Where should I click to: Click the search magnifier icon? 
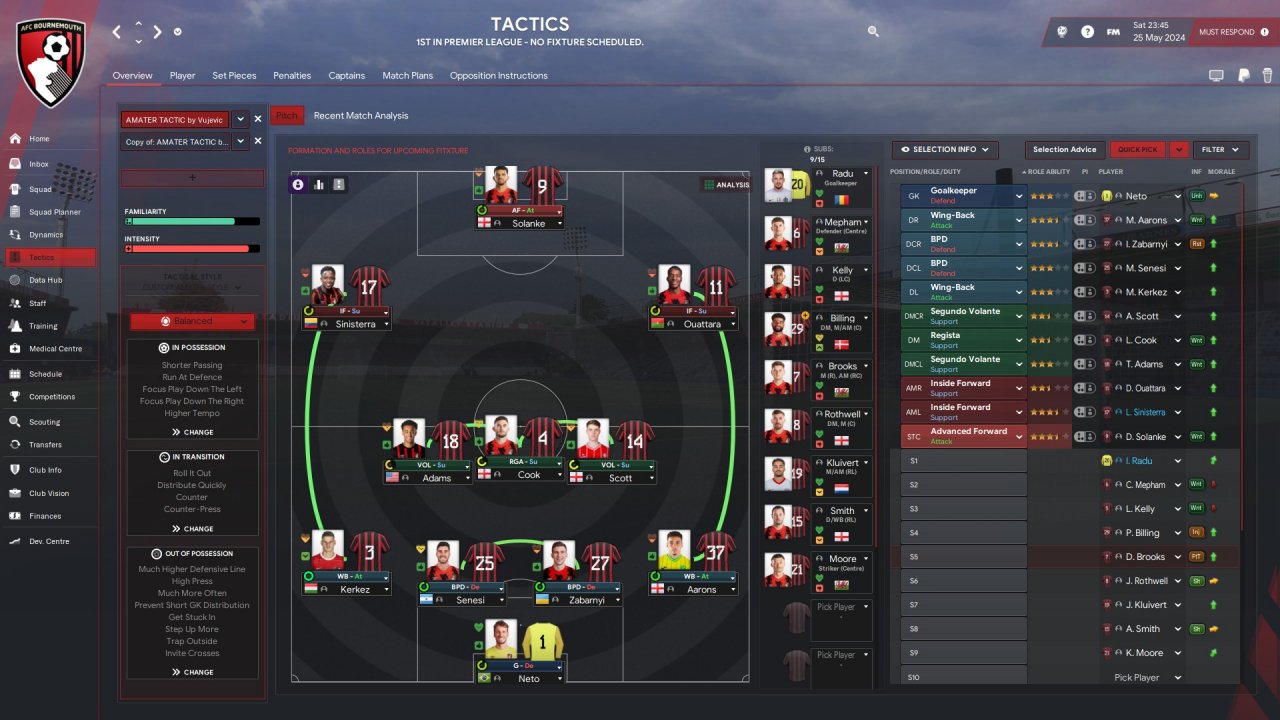(873, 32)
